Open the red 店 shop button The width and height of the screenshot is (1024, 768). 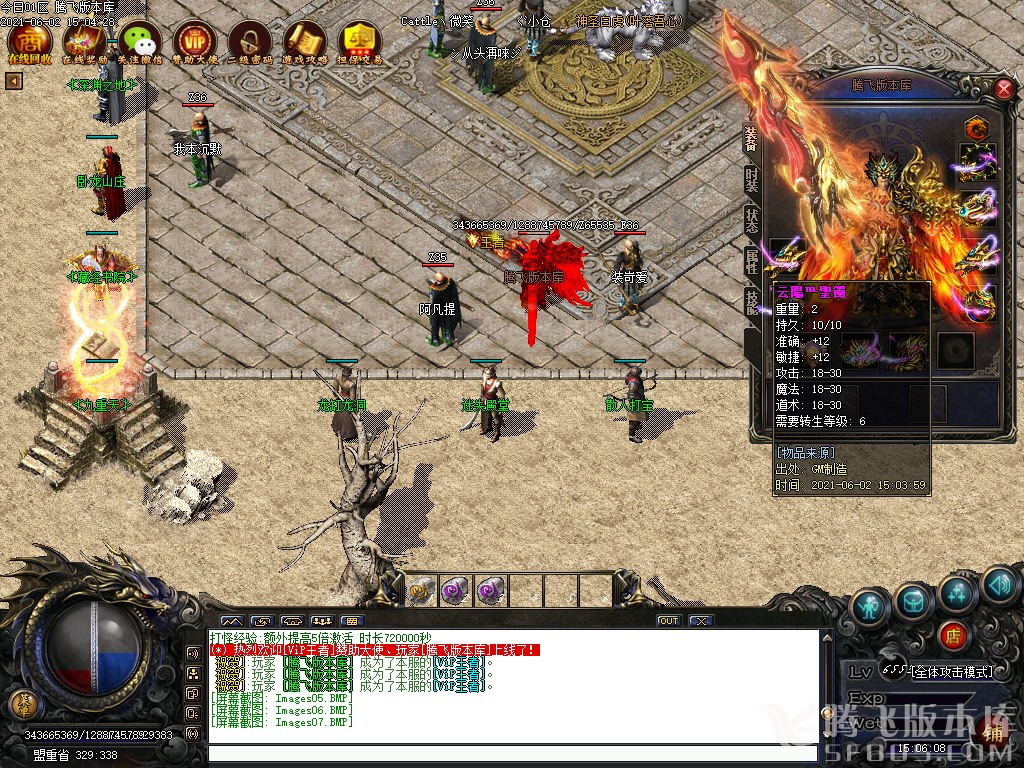(x=953, y=634)
